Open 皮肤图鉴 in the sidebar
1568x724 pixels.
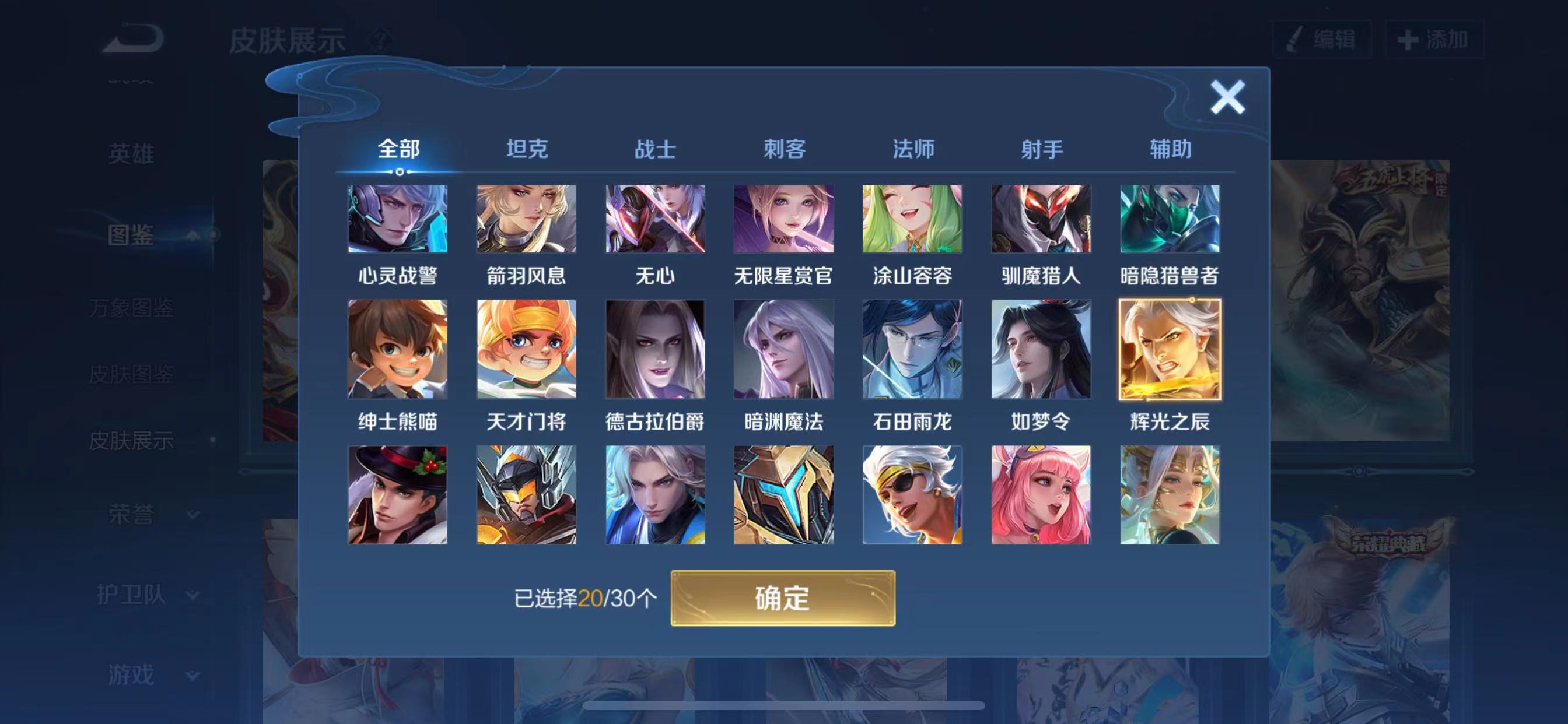tap(132, 375)
